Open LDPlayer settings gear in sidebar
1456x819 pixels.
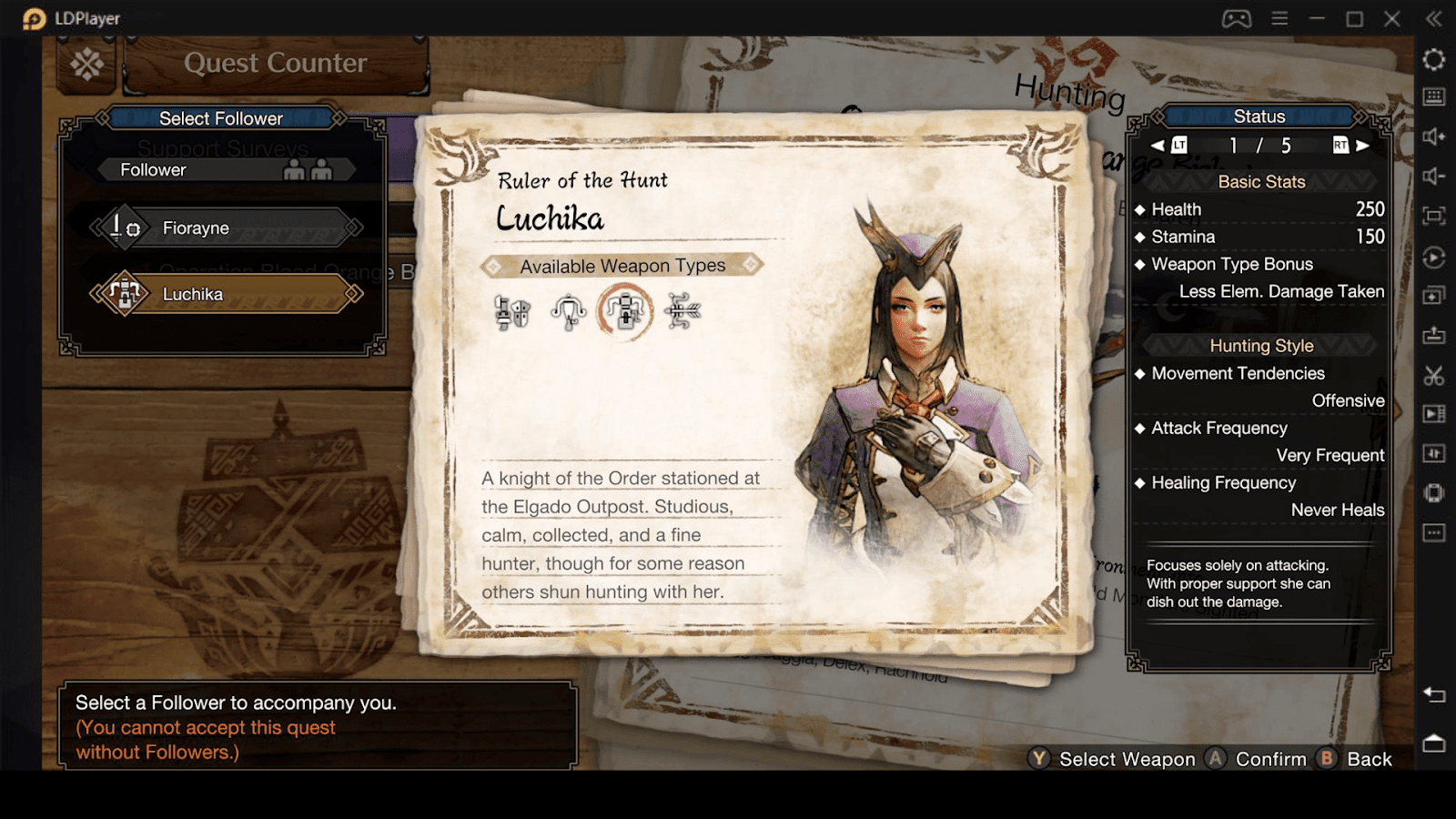point(1434,59)
